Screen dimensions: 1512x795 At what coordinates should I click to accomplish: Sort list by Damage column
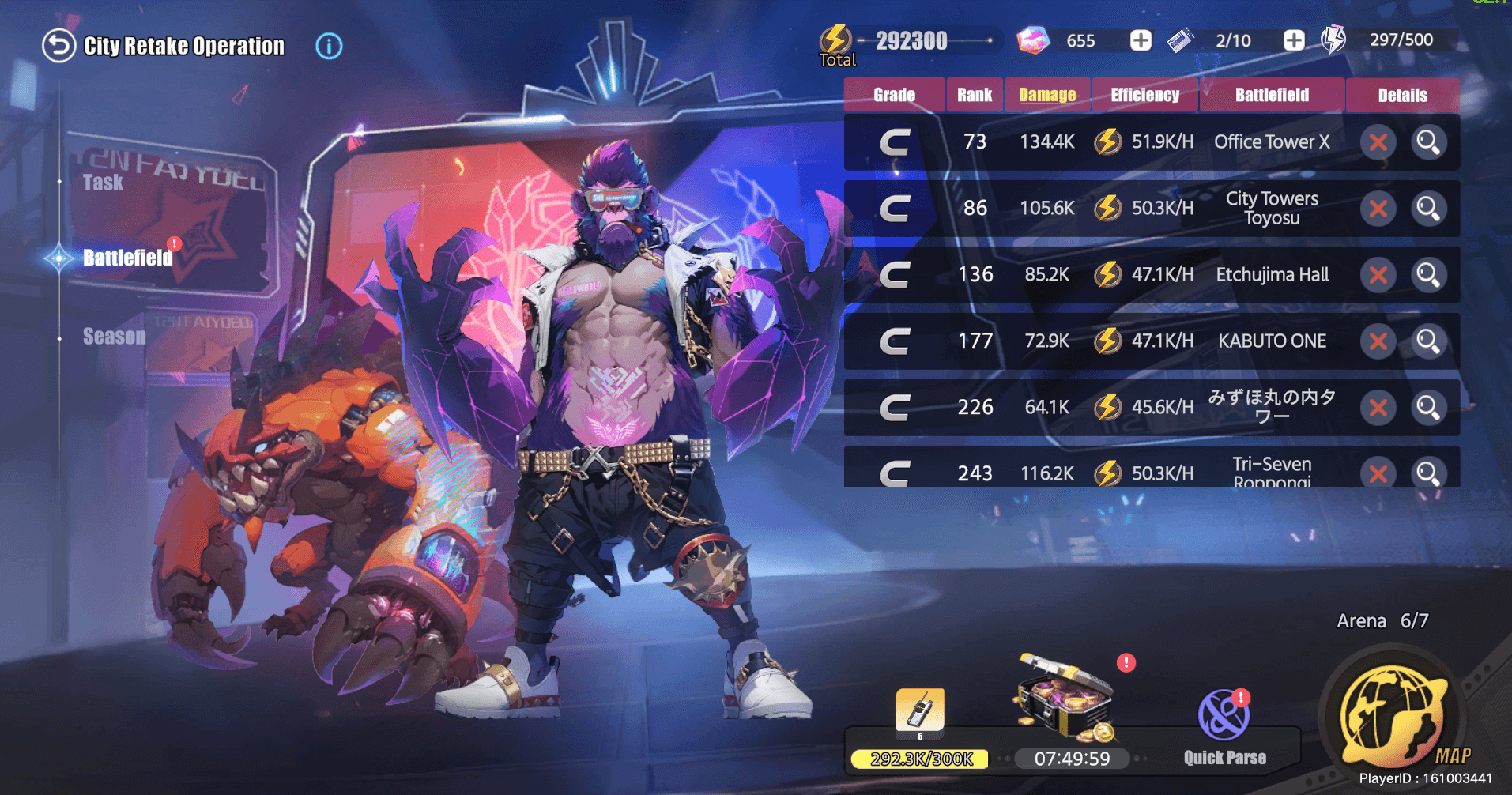pos(1047,95)
